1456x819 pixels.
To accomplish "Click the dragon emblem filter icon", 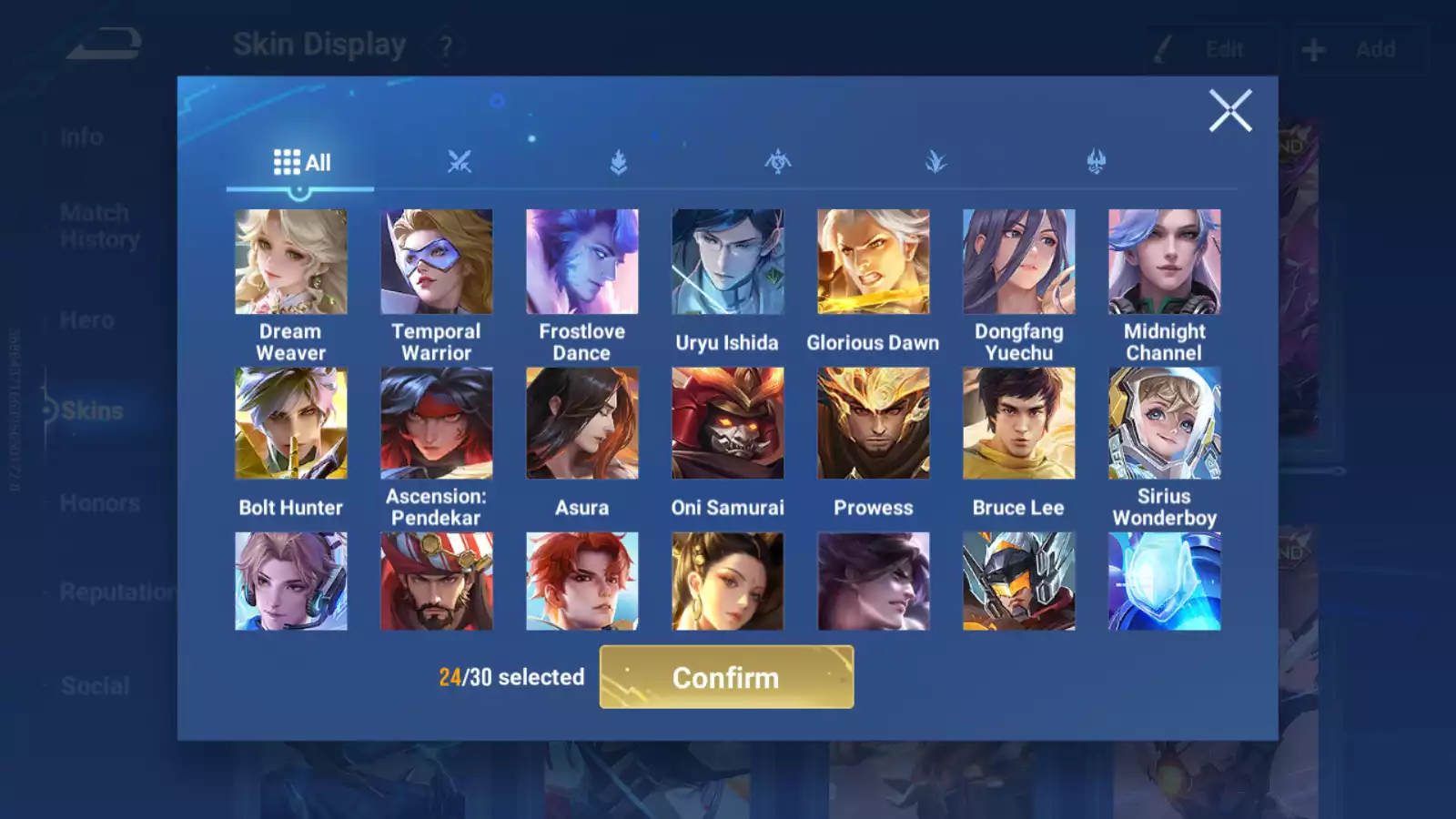I will point(778,162).
